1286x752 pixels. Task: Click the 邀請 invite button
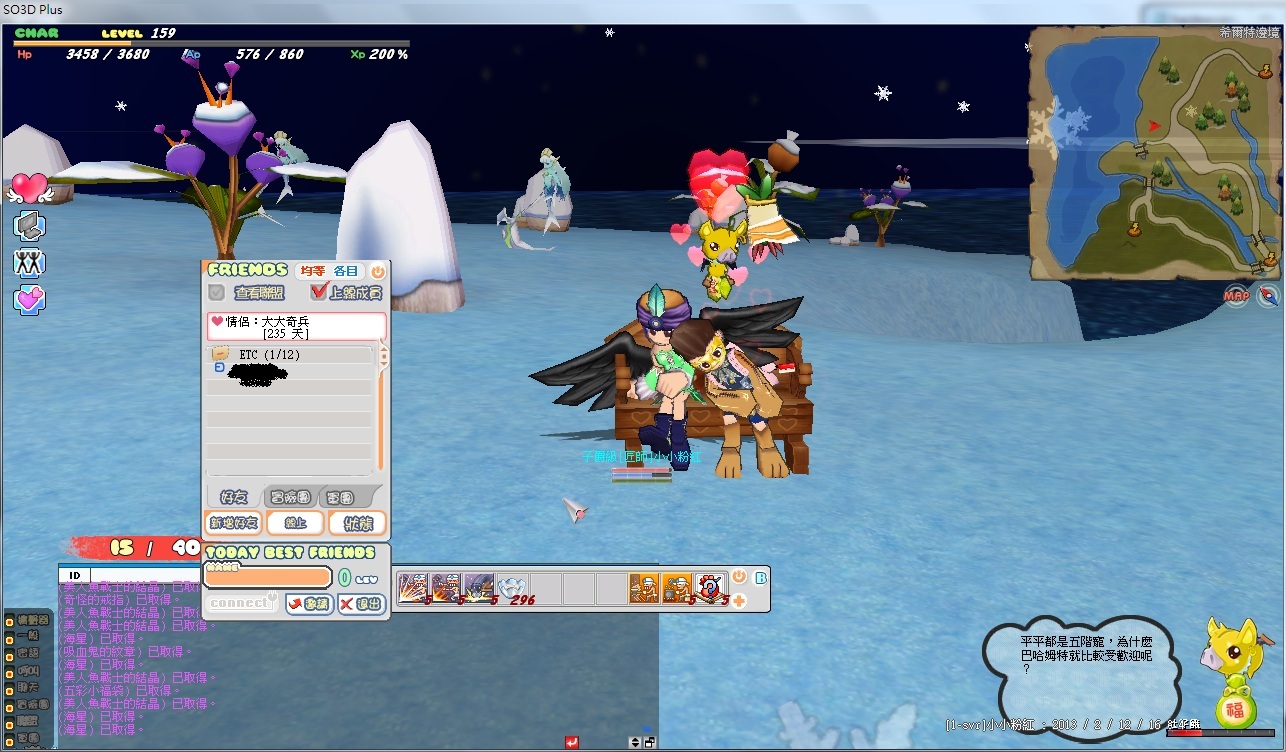pos(309,604)
